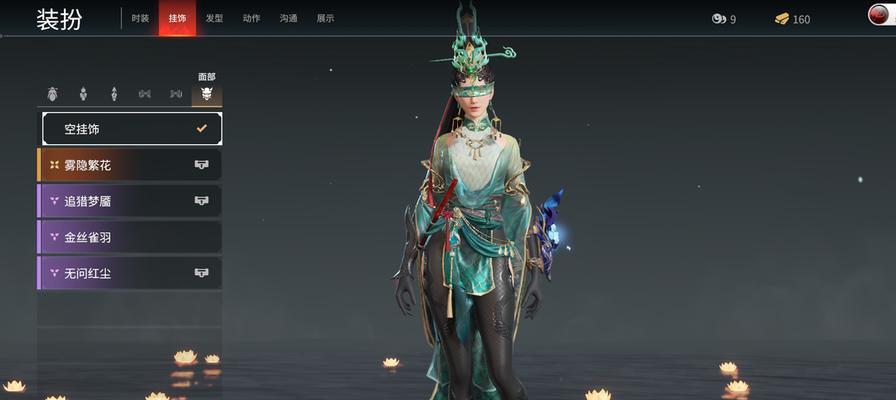Open the 沟通 tab
The width and height of the screenshot is (896, 400).
288,18
